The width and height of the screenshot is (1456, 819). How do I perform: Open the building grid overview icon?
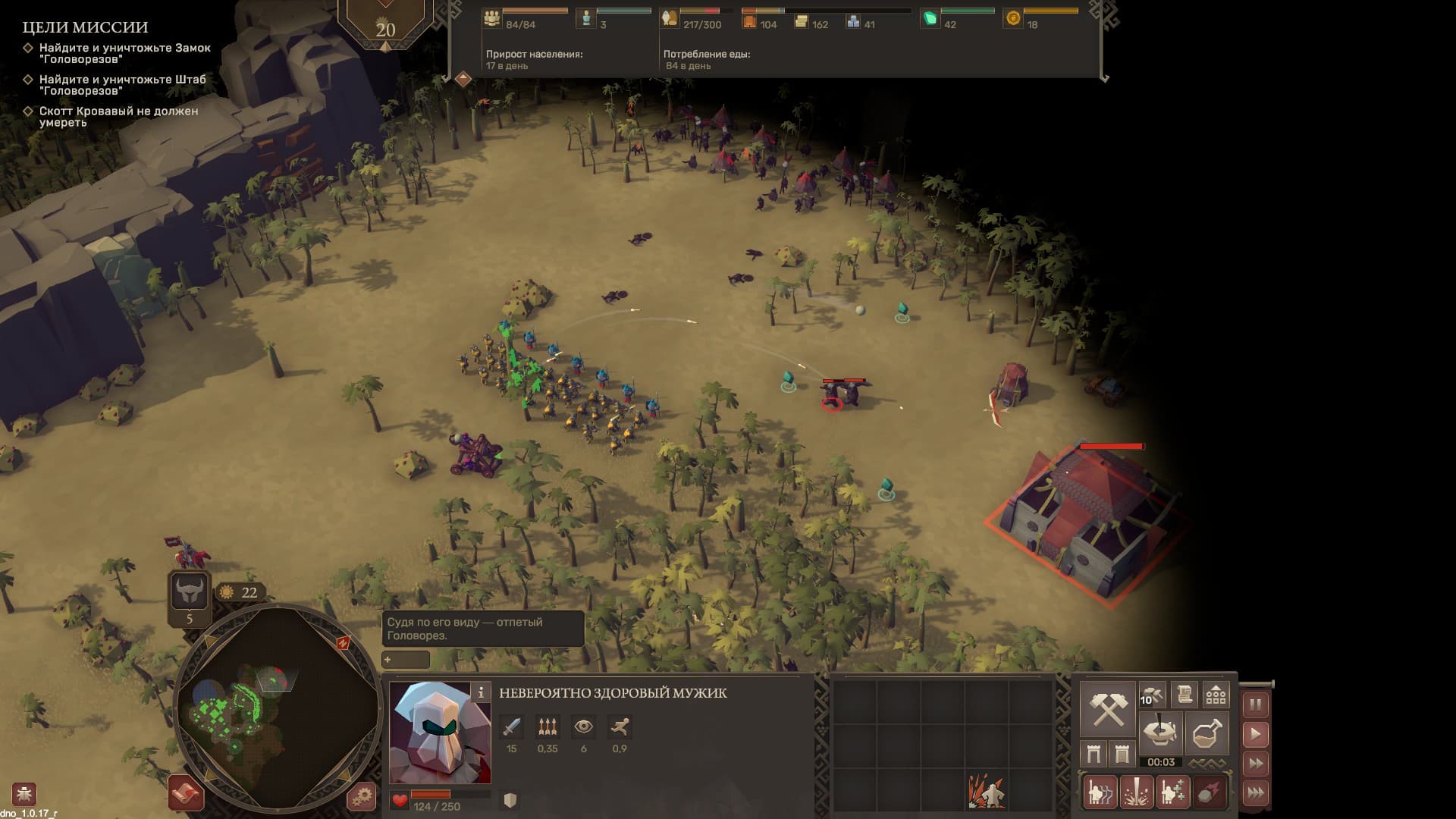click(1216, 695)
